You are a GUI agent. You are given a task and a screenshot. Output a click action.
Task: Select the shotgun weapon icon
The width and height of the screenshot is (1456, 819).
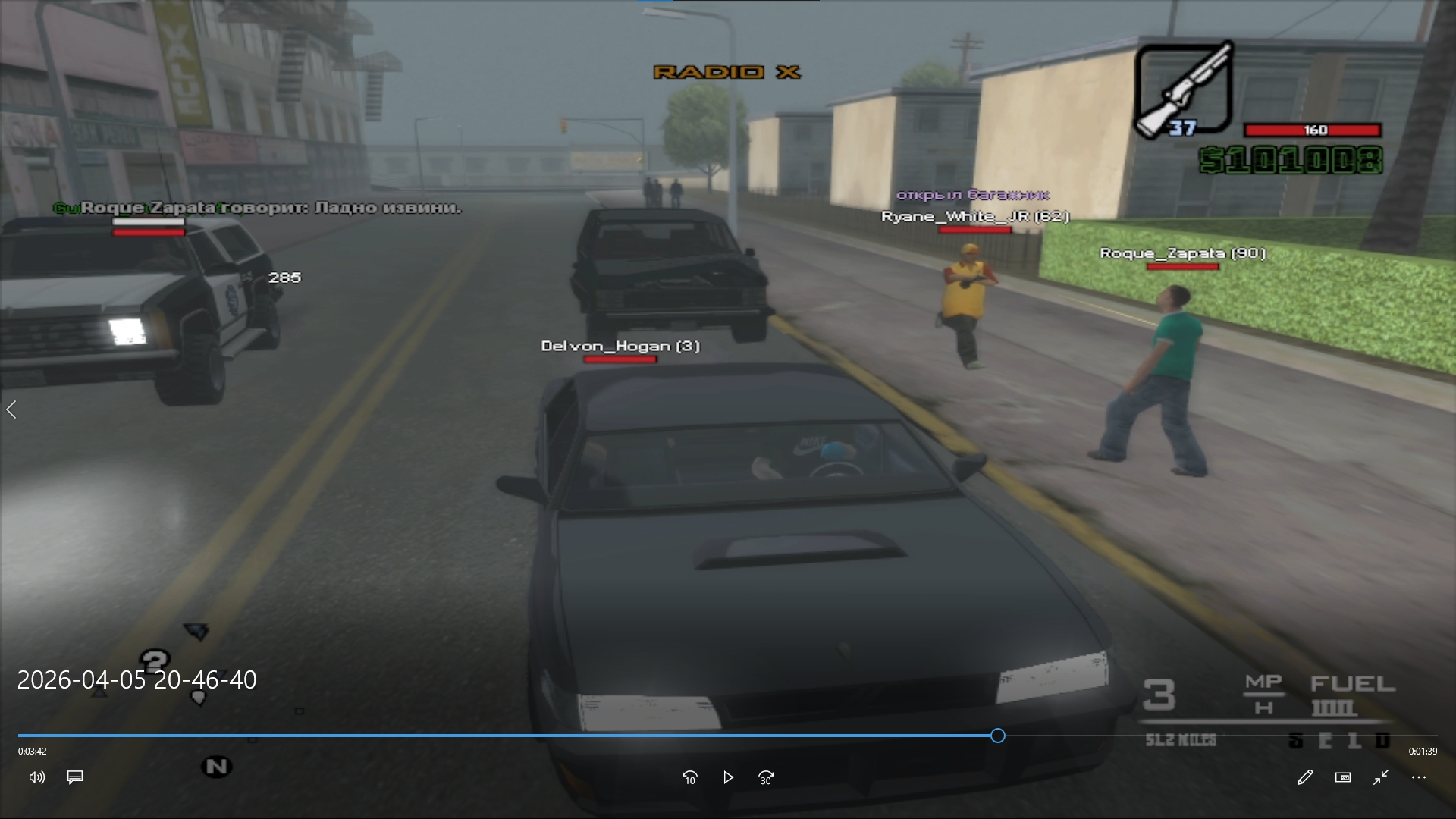(1183, 90)
